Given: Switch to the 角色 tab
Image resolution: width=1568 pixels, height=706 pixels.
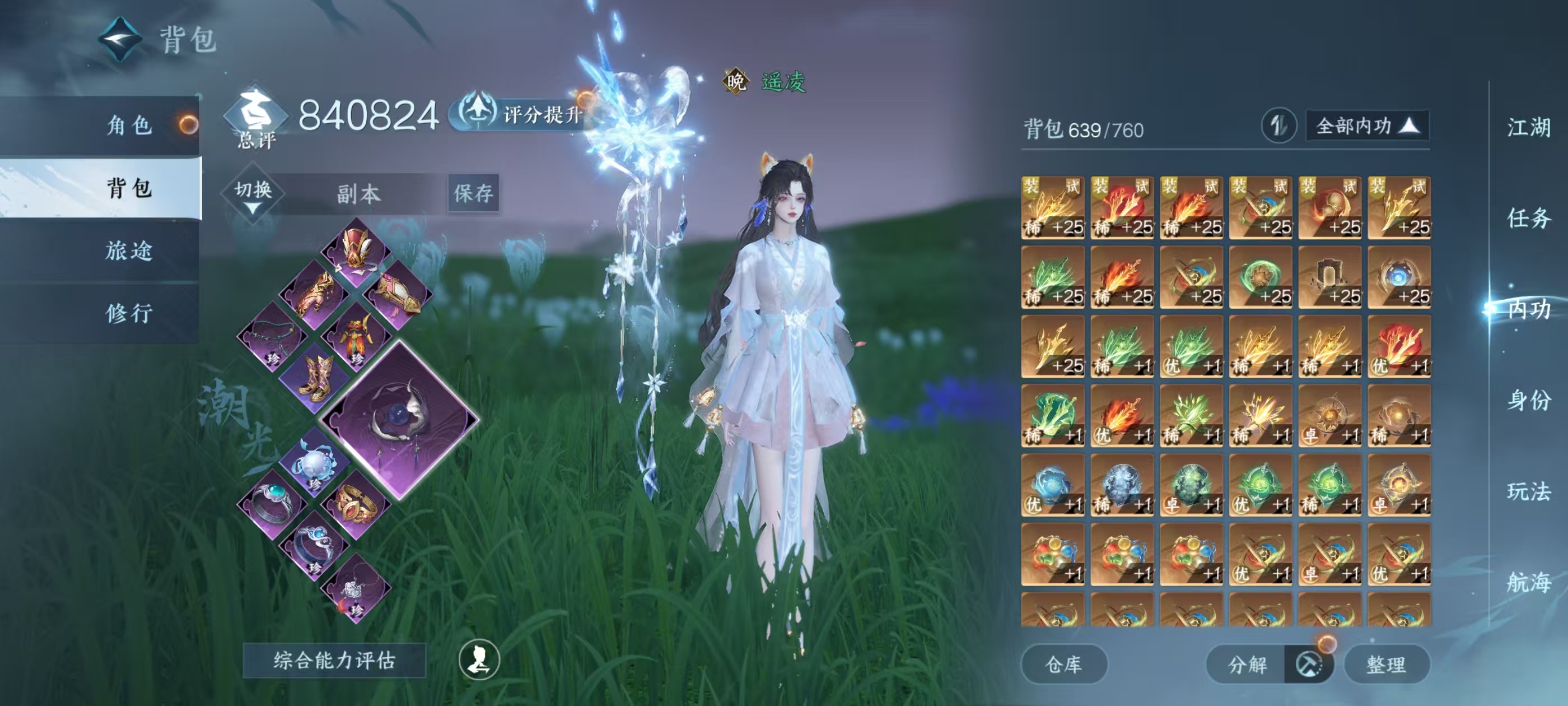Looking at the screenshot, I should pyautogui.click(x=129, y=126).
